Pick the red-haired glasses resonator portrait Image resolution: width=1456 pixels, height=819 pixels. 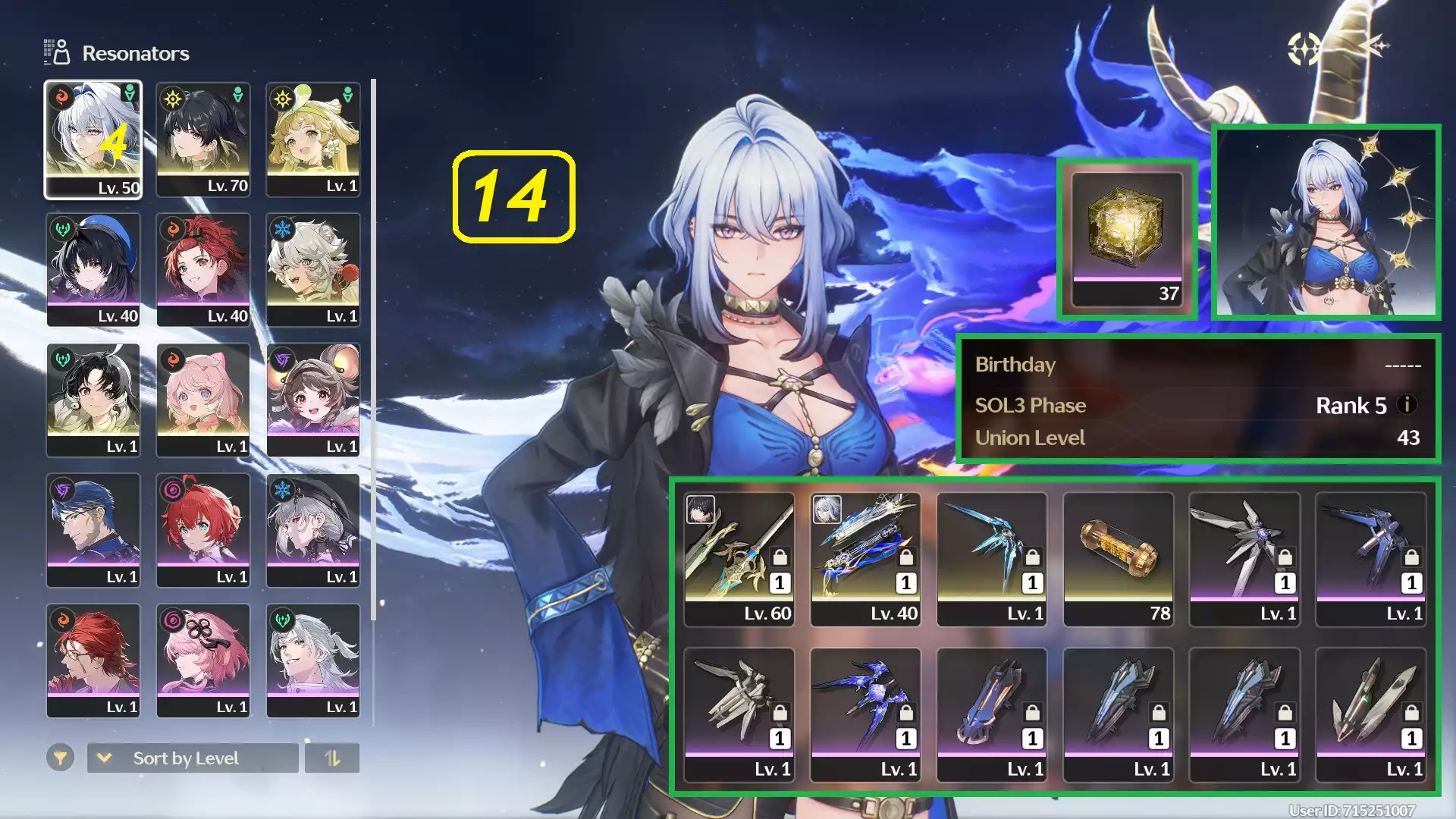[x=93, y=660]
